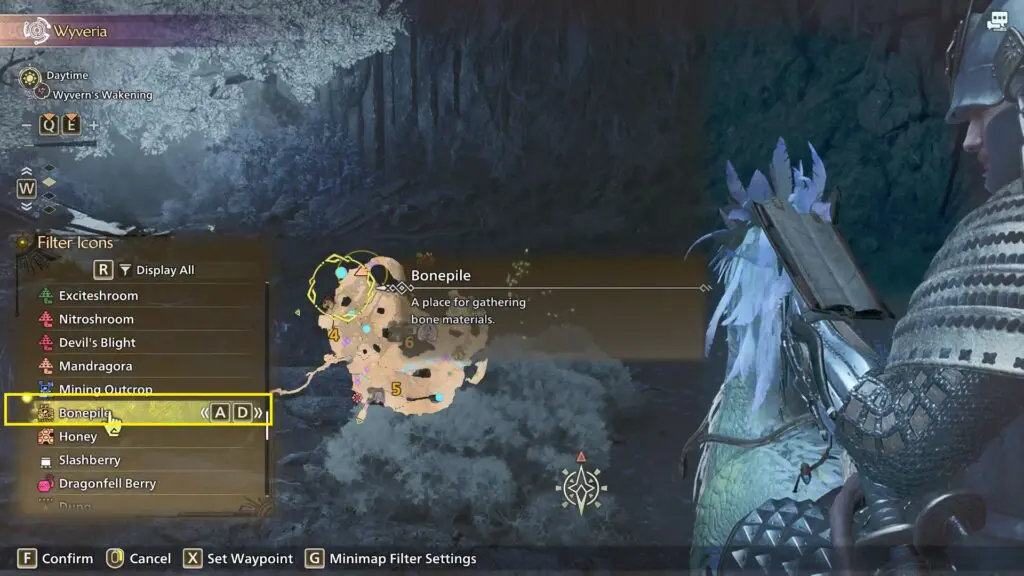Zoom in map with plus button
The image size is (1024, 576).
[x=94, y=125]
